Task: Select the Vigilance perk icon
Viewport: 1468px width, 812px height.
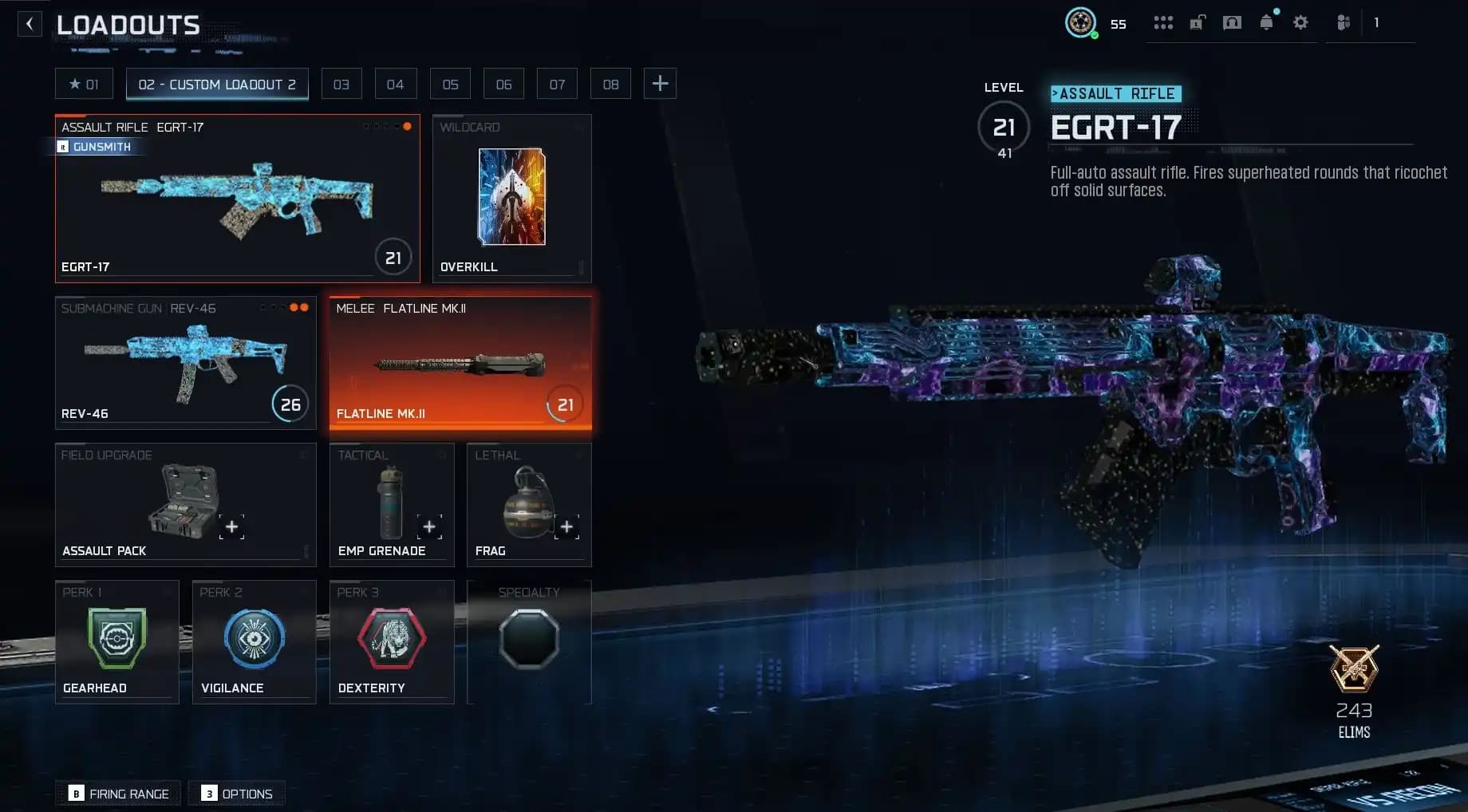Action: 254,638
